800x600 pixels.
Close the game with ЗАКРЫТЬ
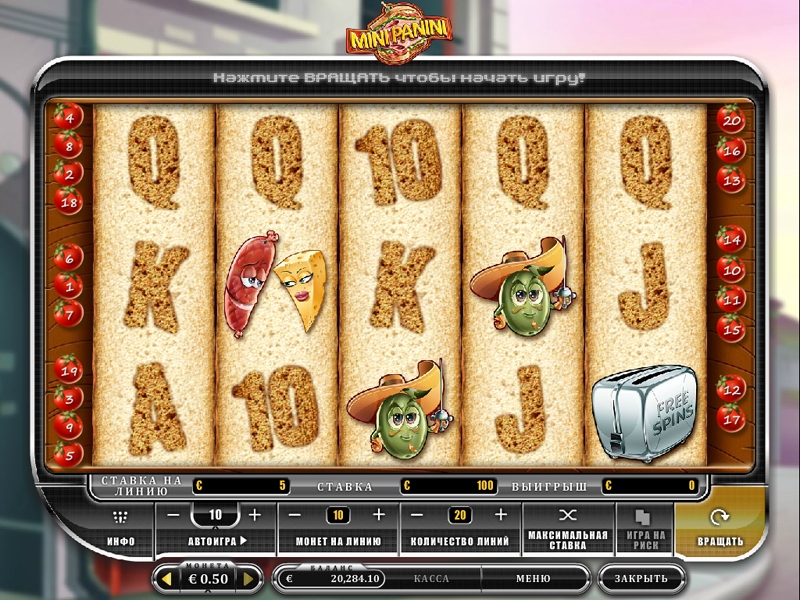[641, 578]
